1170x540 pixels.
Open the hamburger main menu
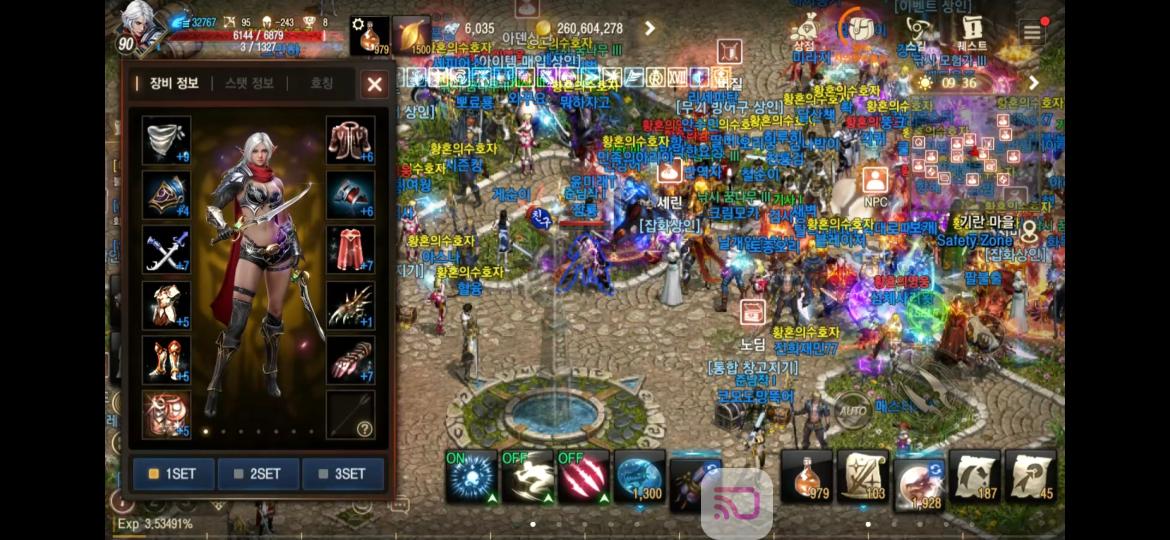pyautogui.click(x=1031, y=32)
